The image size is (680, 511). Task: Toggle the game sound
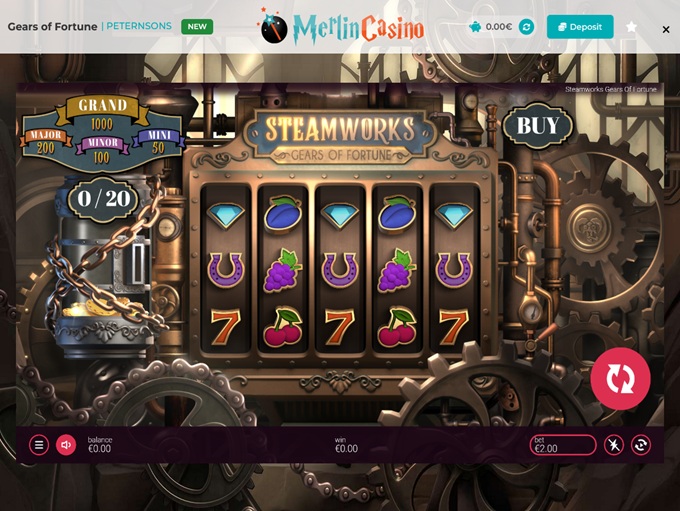66,445
